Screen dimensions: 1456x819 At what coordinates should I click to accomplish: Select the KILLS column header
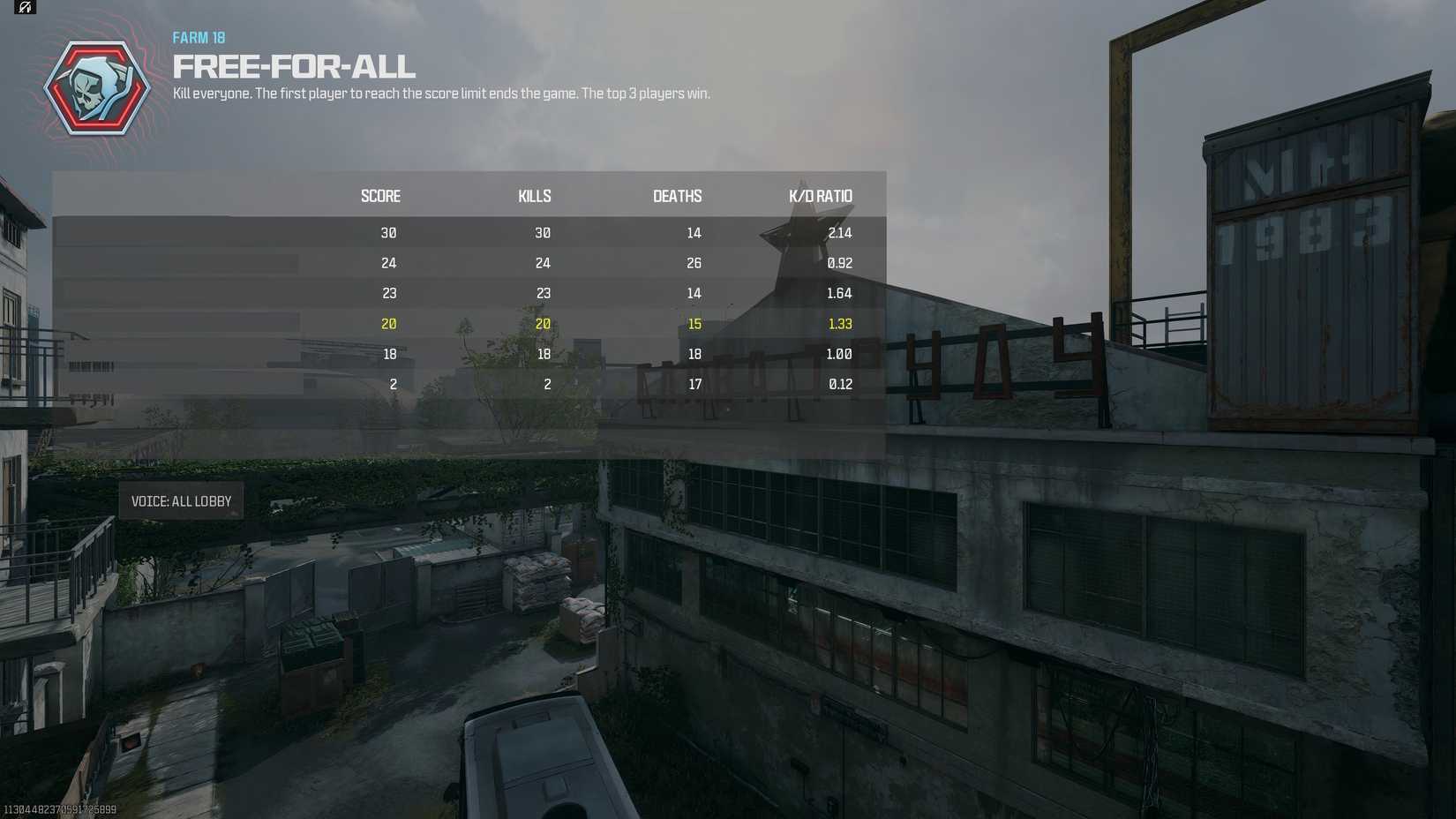click(x=534, y=196)
